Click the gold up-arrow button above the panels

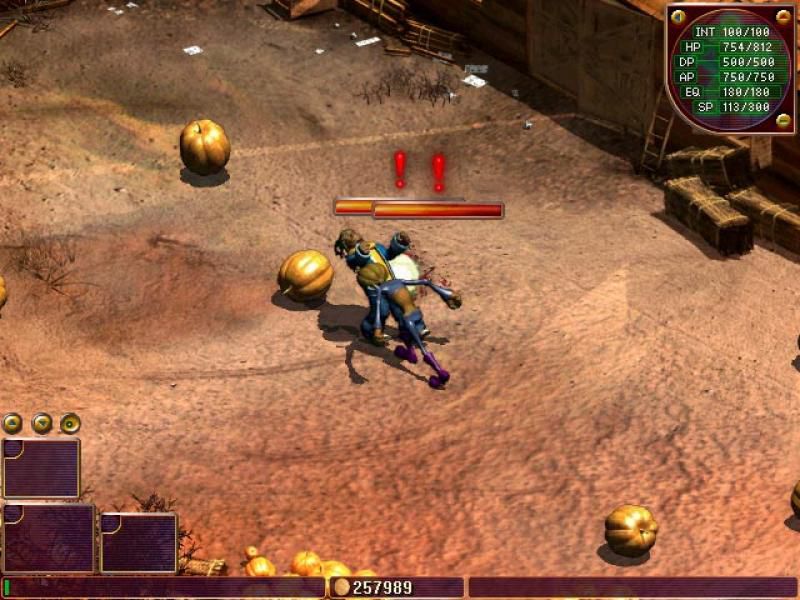coord(13,423)
